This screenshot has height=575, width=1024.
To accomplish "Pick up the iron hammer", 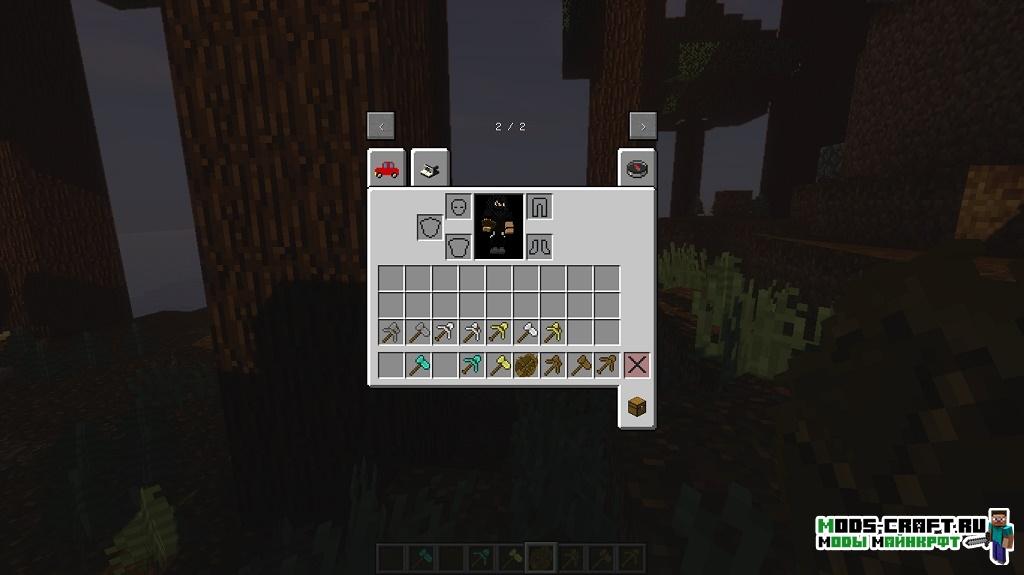I will (526, 332).
